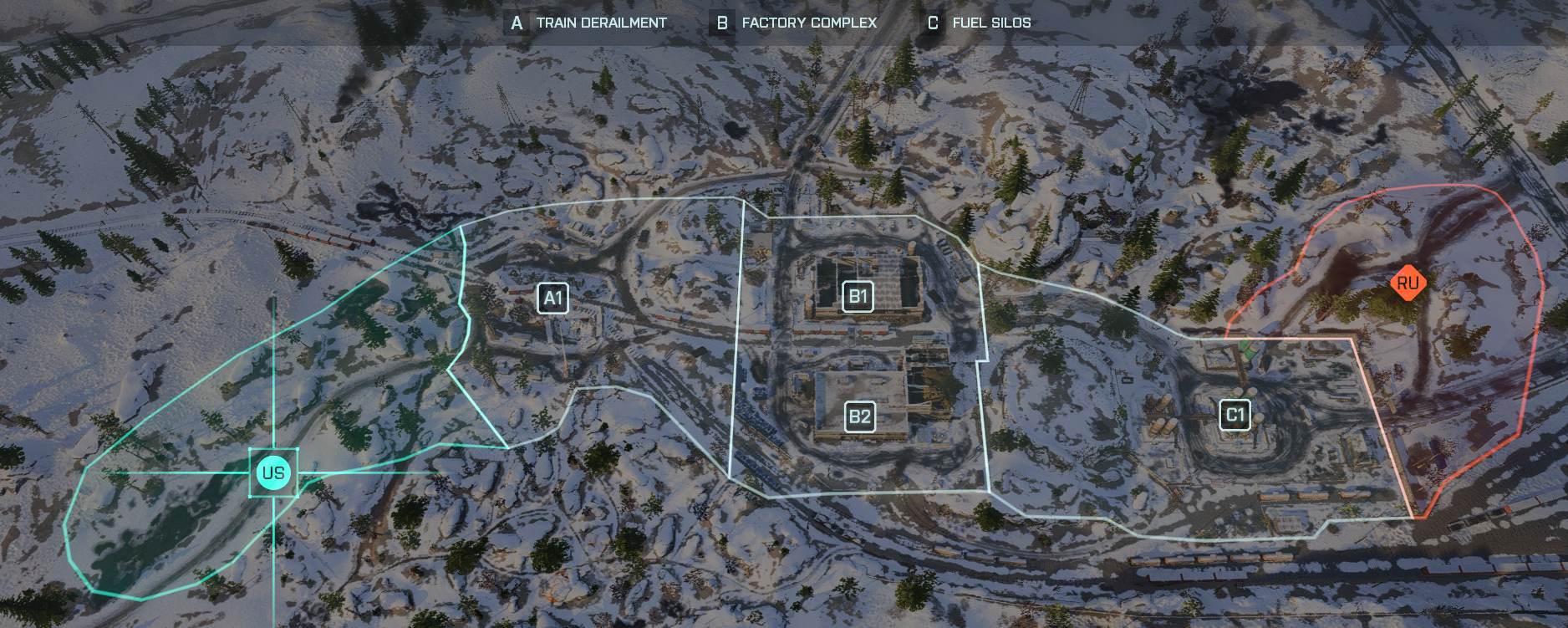The width and height of the screenshot is (1568, 628).
Task: Select objective marker A1
Action: tap(552, 296)
